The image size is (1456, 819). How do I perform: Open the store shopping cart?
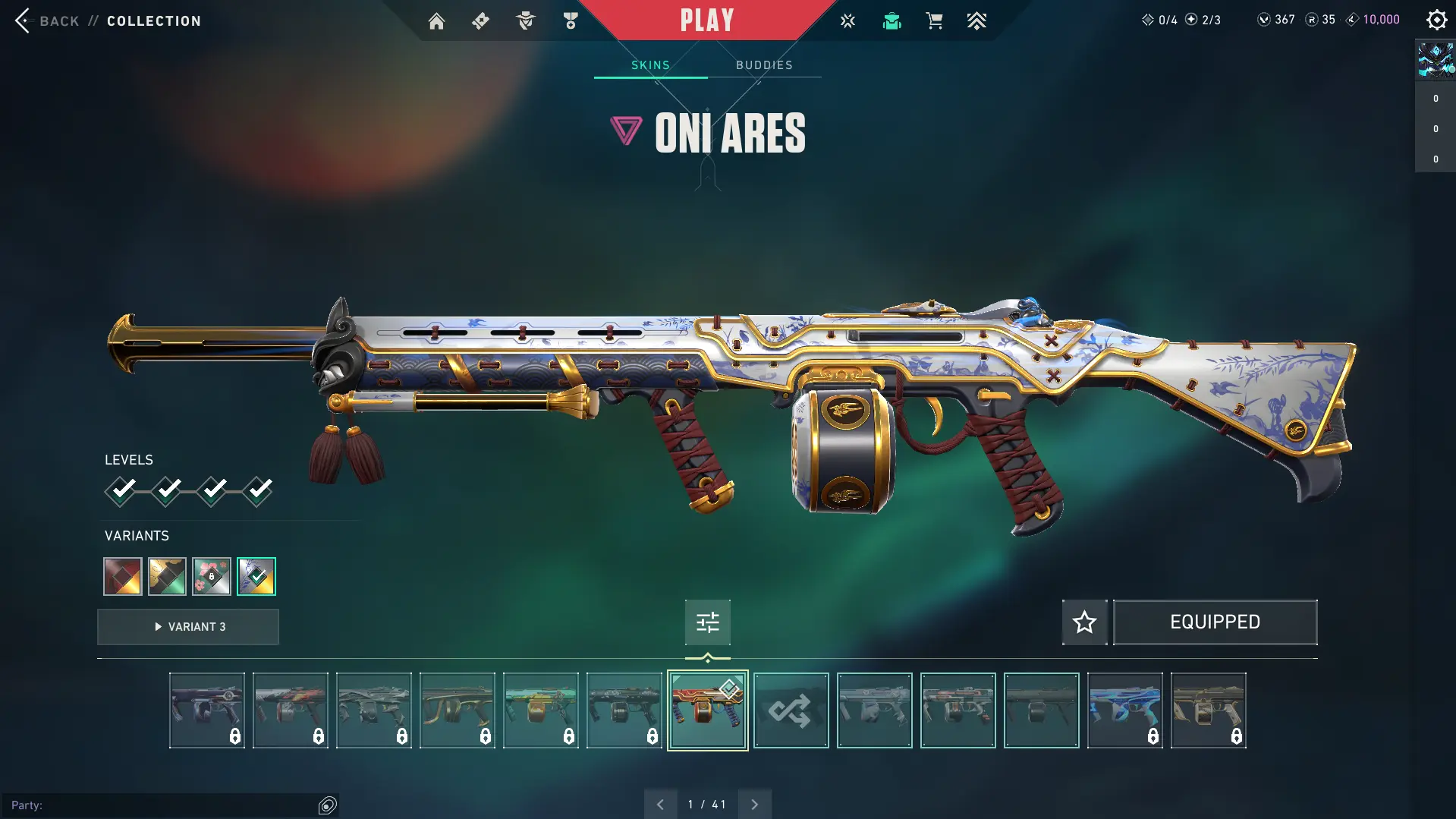(934, 21)
